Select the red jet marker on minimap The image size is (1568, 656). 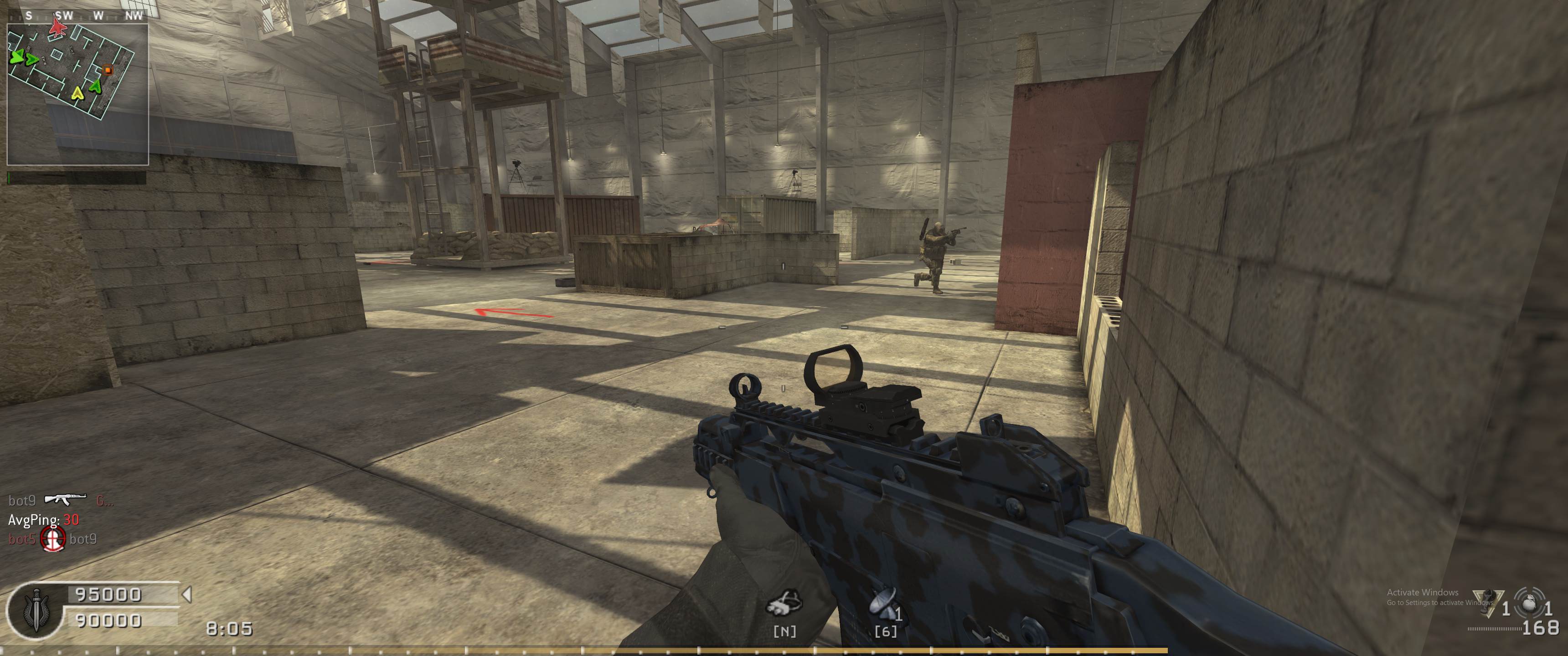click(57, 26)
